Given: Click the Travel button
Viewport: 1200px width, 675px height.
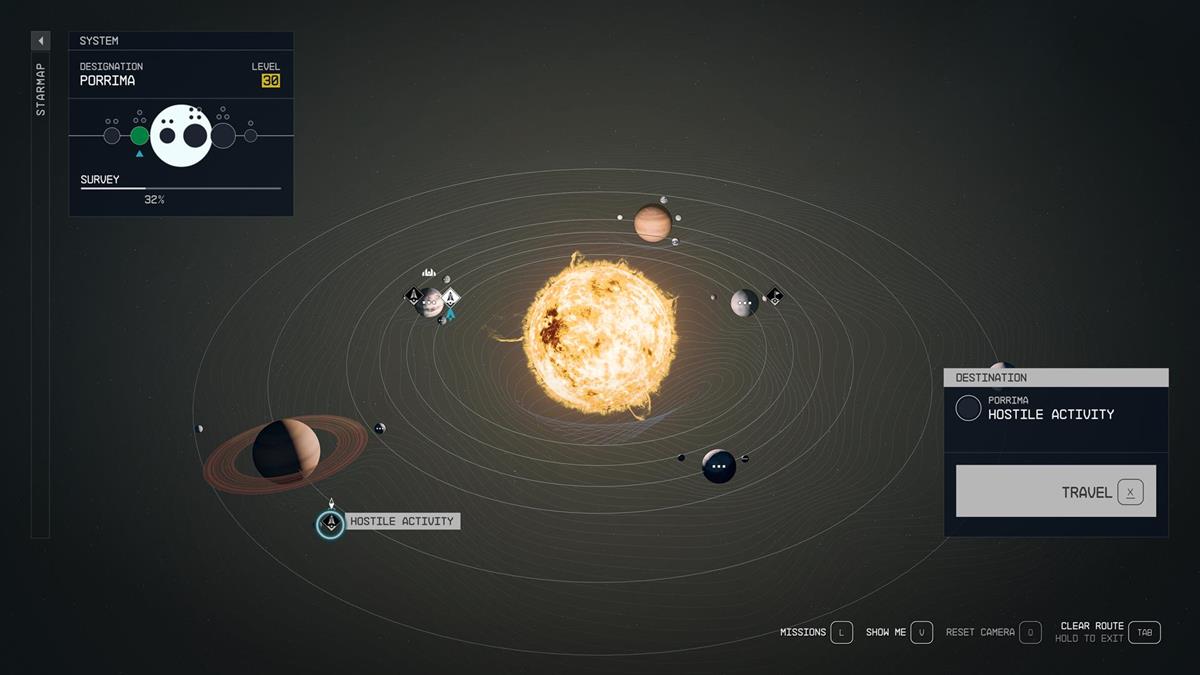Looking at the screenshot, I should (1055, 491).
